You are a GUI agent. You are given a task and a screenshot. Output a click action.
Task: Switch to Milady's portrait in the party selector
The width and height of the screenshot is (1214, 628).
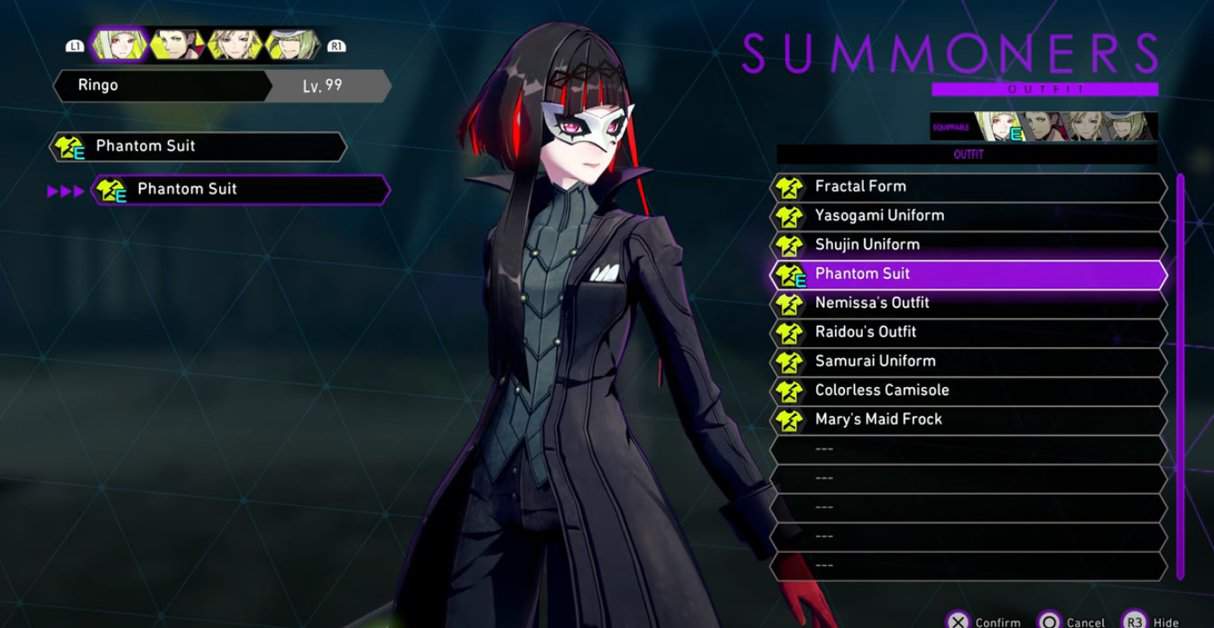[235, 44]
